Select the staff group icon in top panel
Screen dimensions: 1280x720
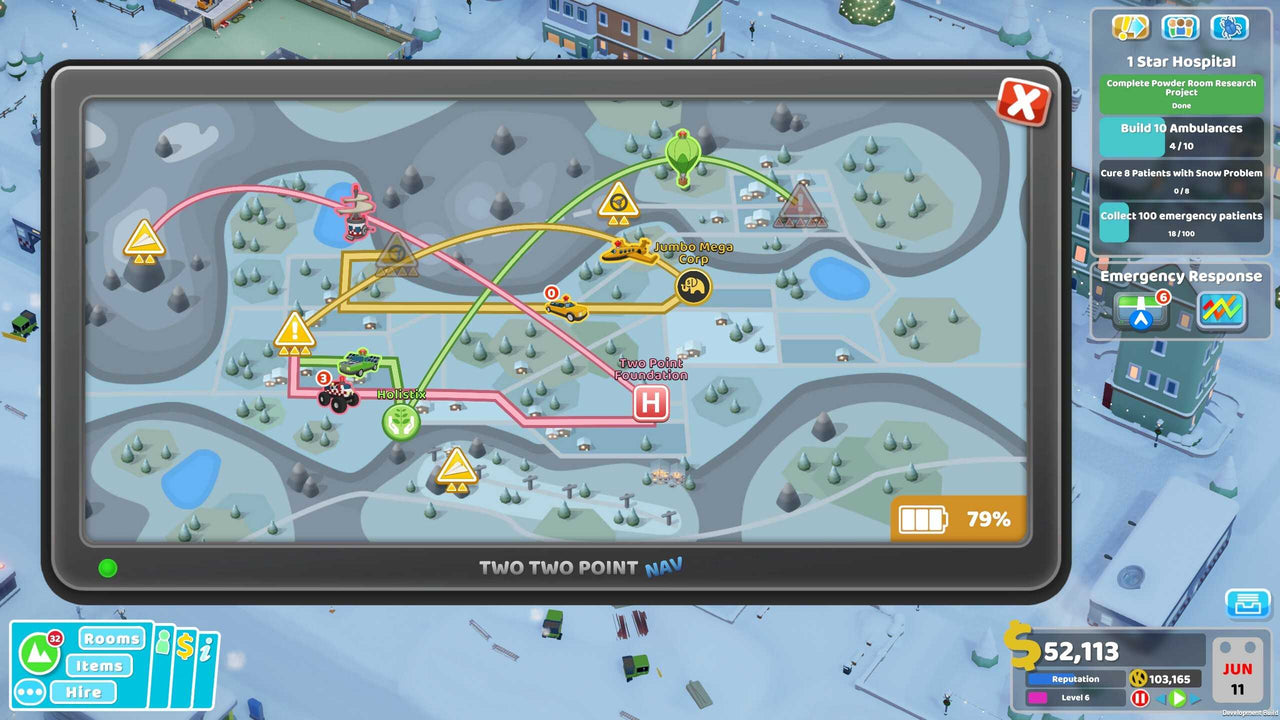[x=1181, y=27]
